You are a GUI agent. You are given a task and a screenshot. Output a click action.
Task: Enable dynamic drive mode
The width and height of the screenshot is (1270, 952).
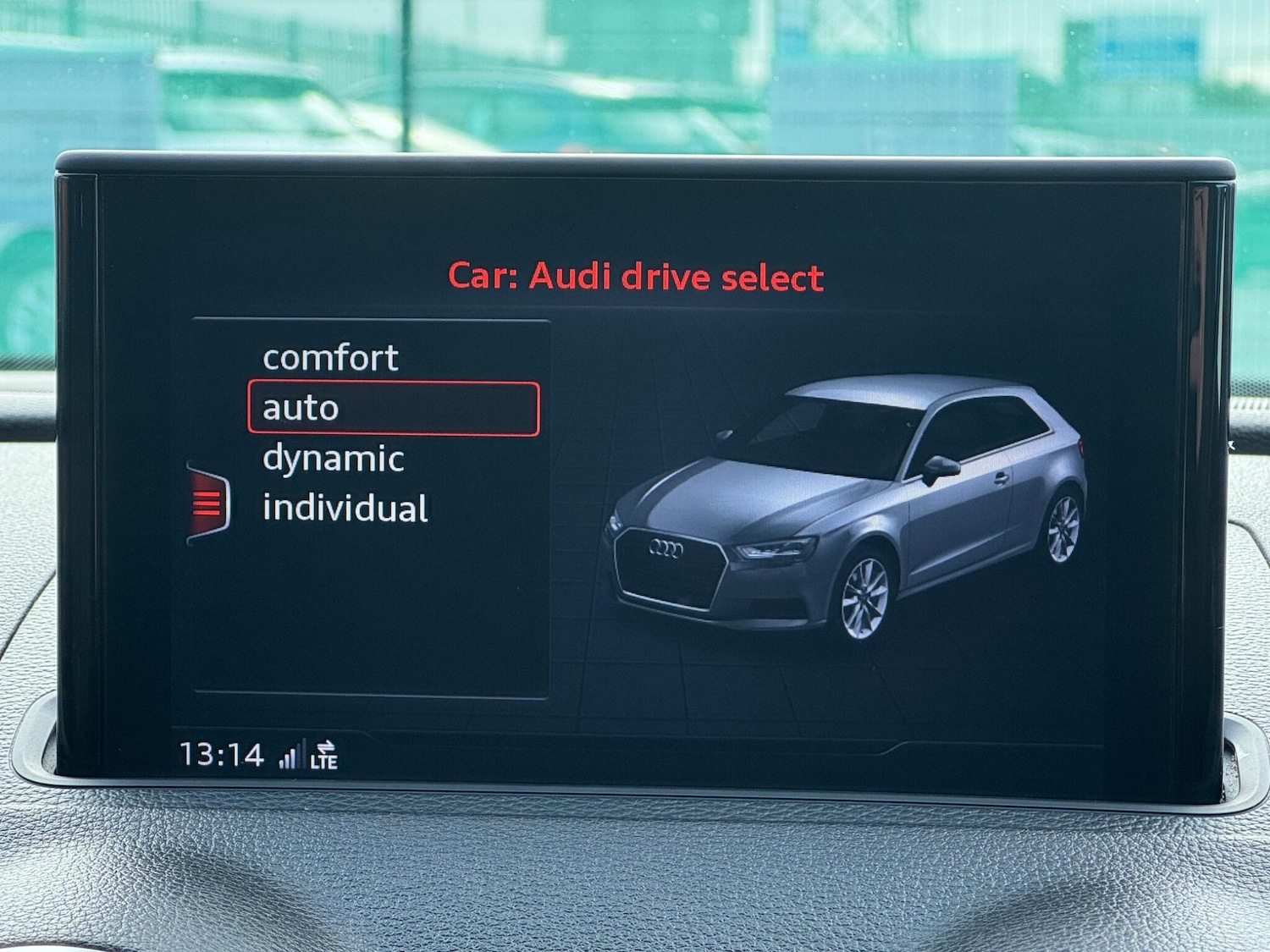pyautogui.click(x=334, y=458)
